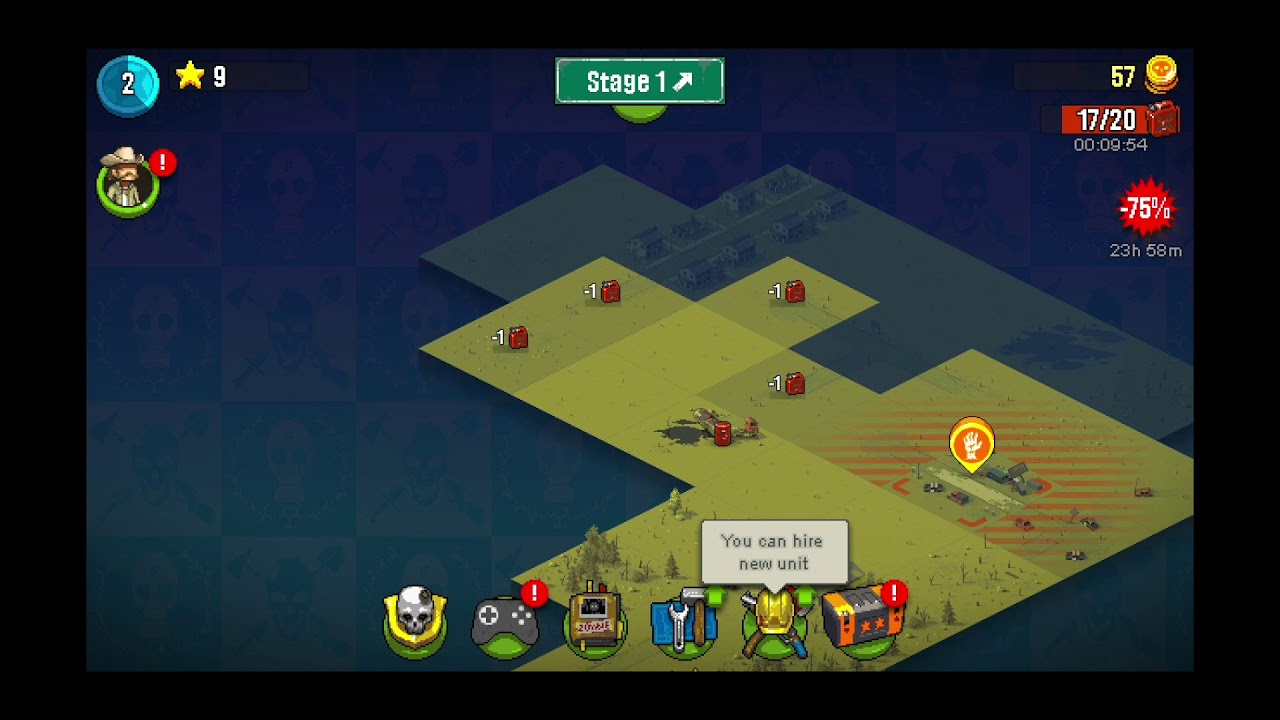The image size is (1280, 720).
Task: Open the -75% sale offer
Action: pos(1145,209)
